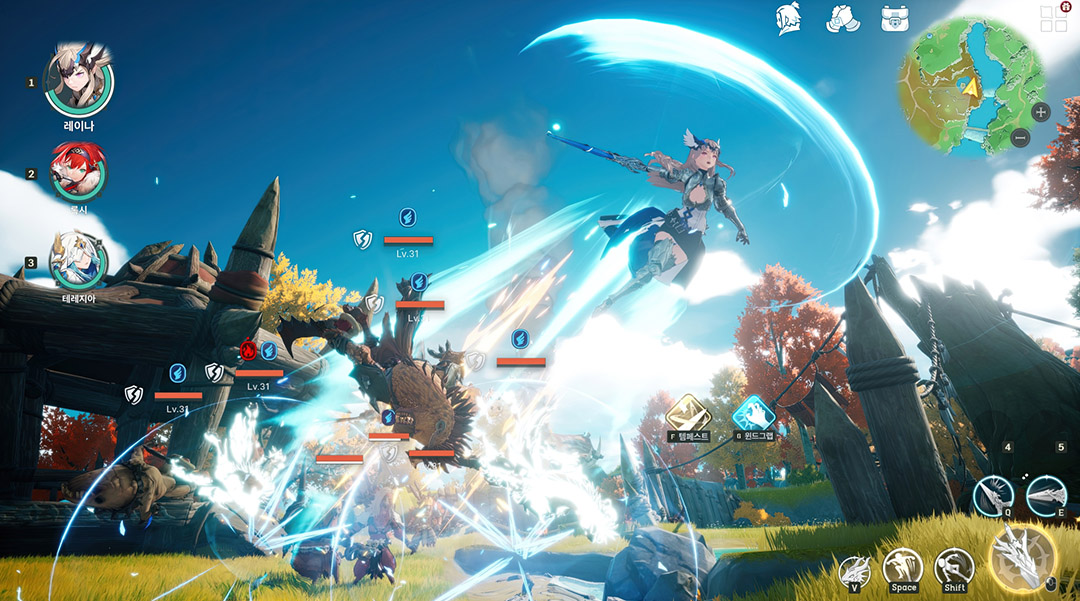
Task: Select the red-haired second party member
Action: pos(78,172)
